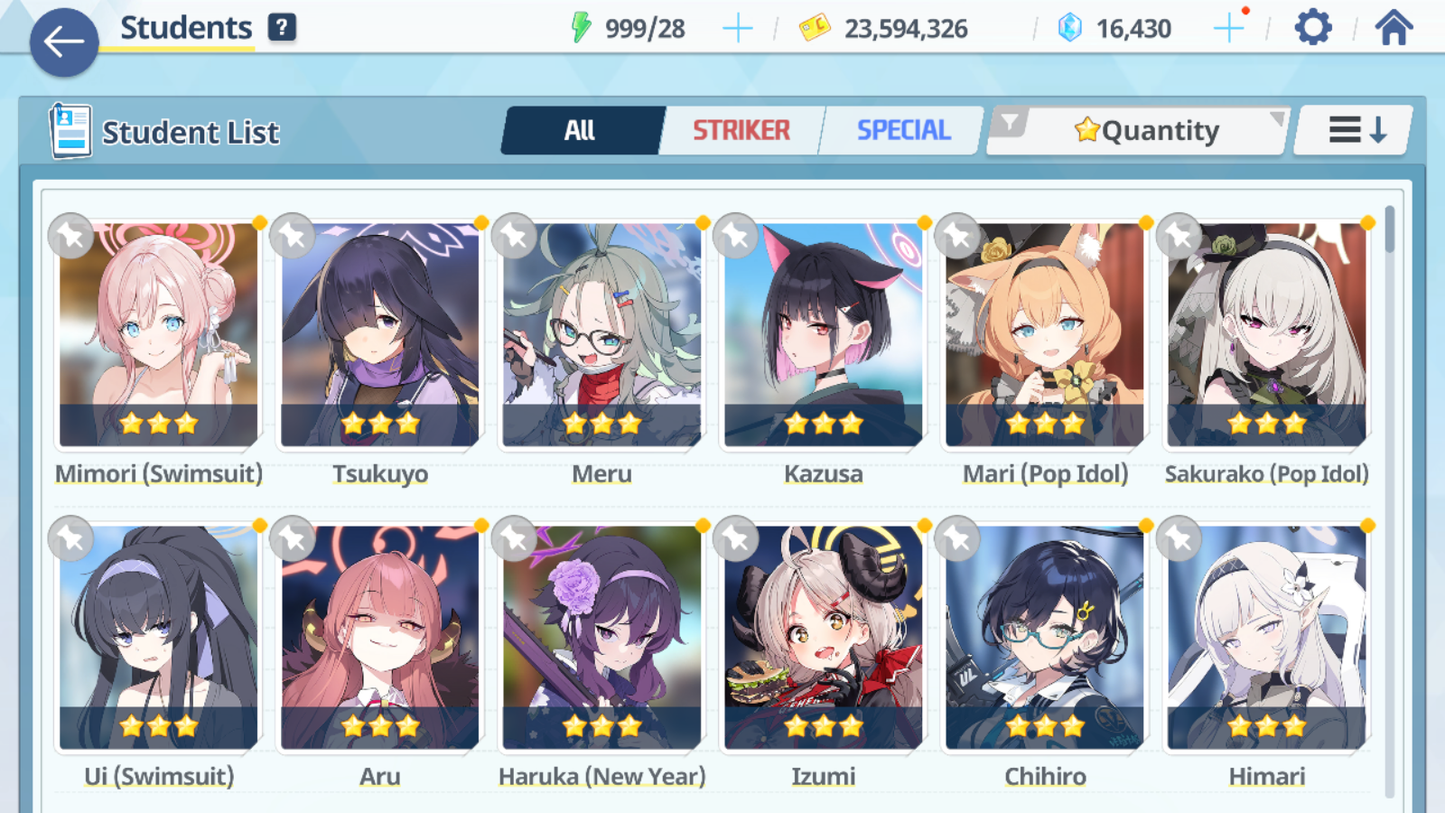This screenshot has width=1445, height=813.
Task: Toggle the sort order arrow button
Action: [x=1355, y=130]
